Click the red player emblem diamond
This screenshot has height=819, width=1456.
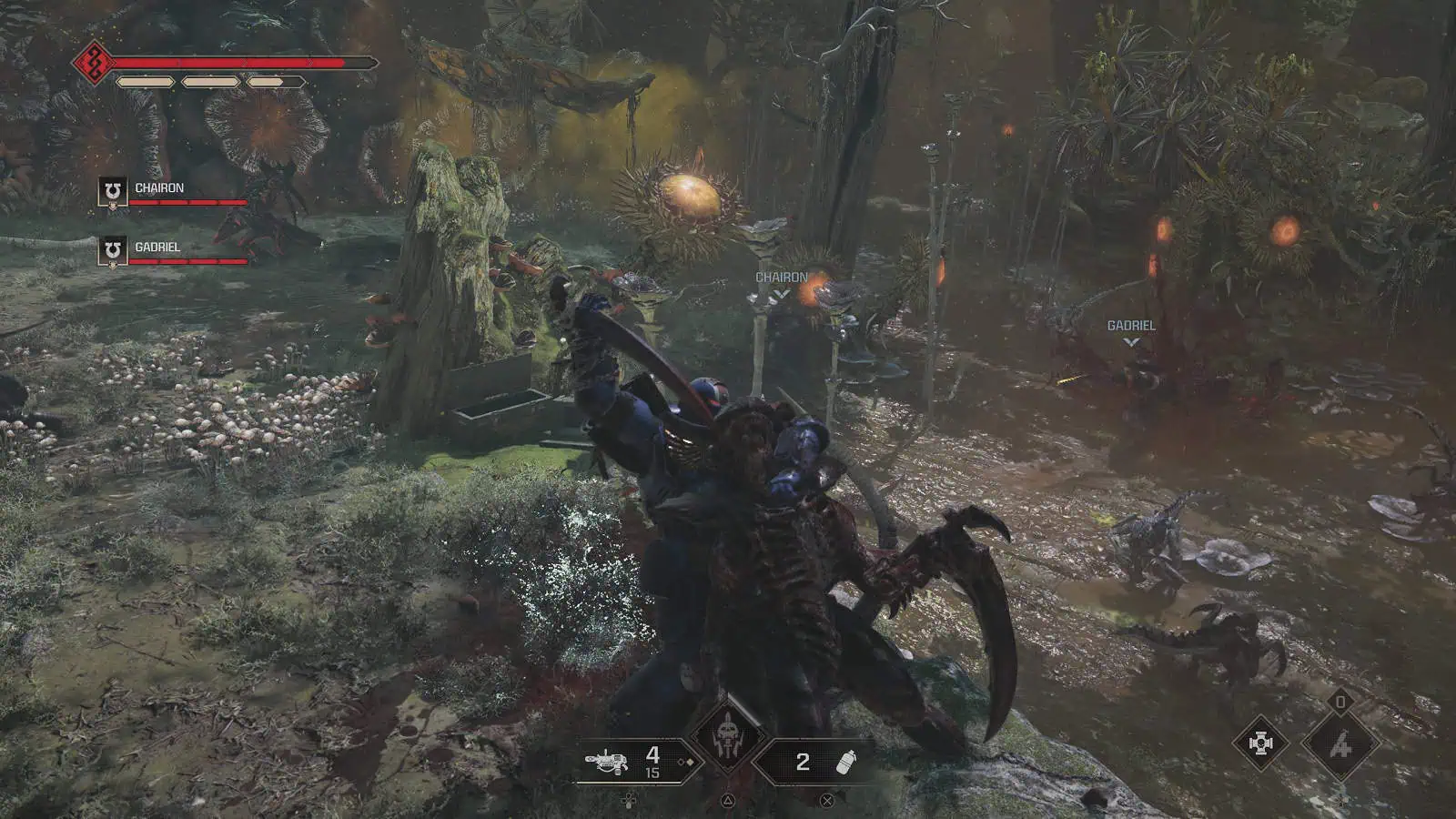point(93,63)
